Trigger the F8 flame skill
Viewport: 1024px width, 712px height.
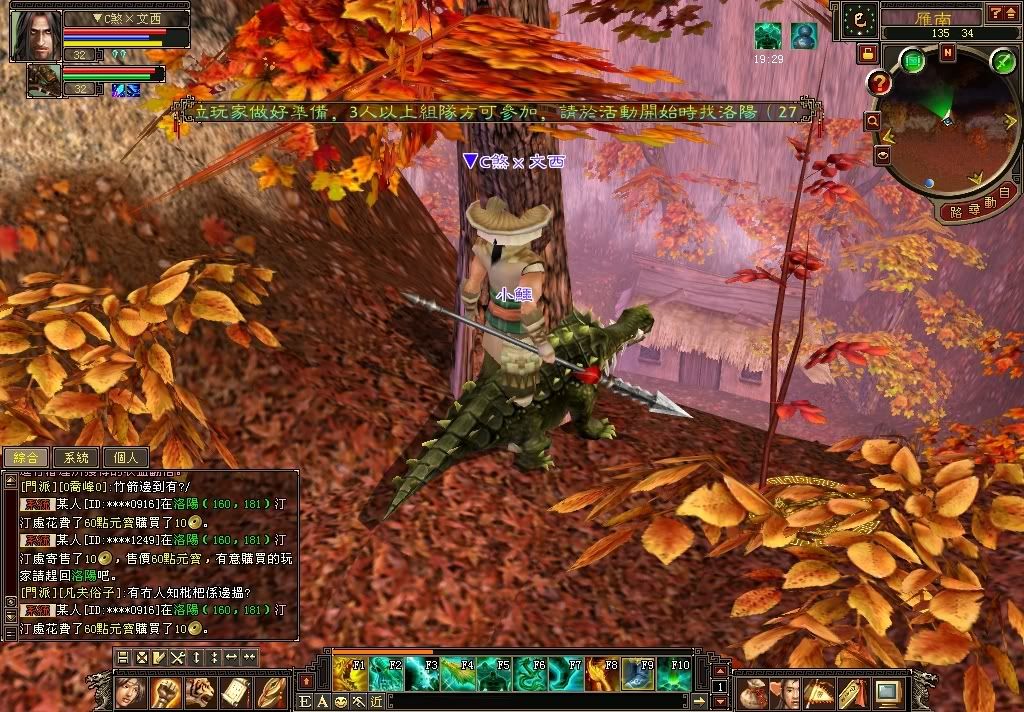click(x=602, y=675)
